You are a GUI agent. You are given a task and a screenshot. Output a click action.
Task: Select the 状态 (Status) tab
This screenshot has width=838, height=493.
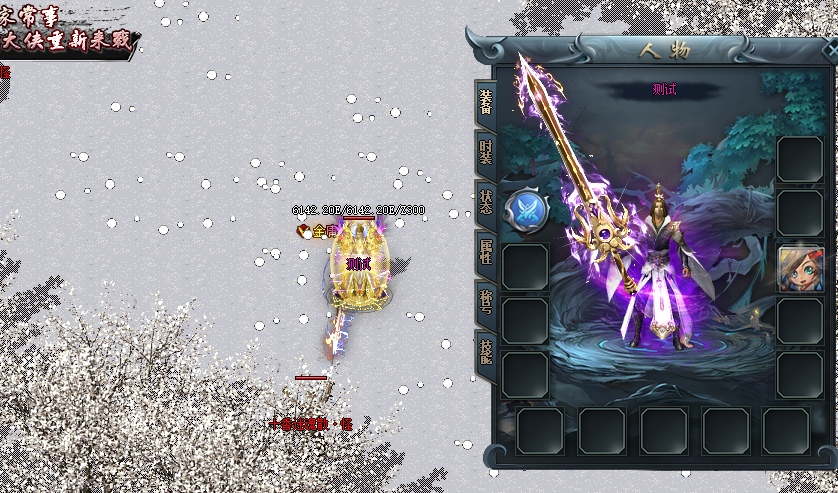[485, 203]
